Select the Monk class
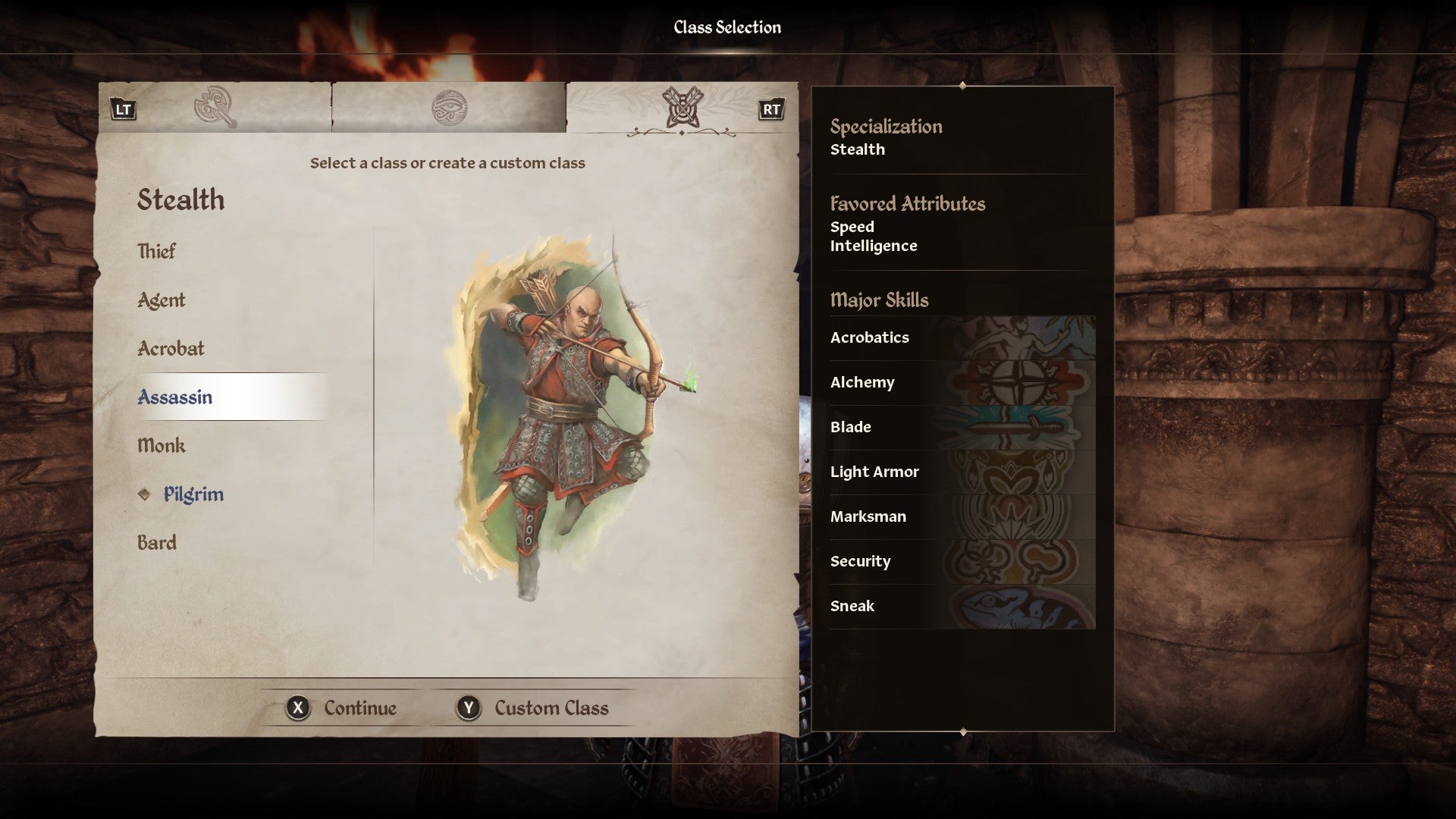 coord(161,446)
